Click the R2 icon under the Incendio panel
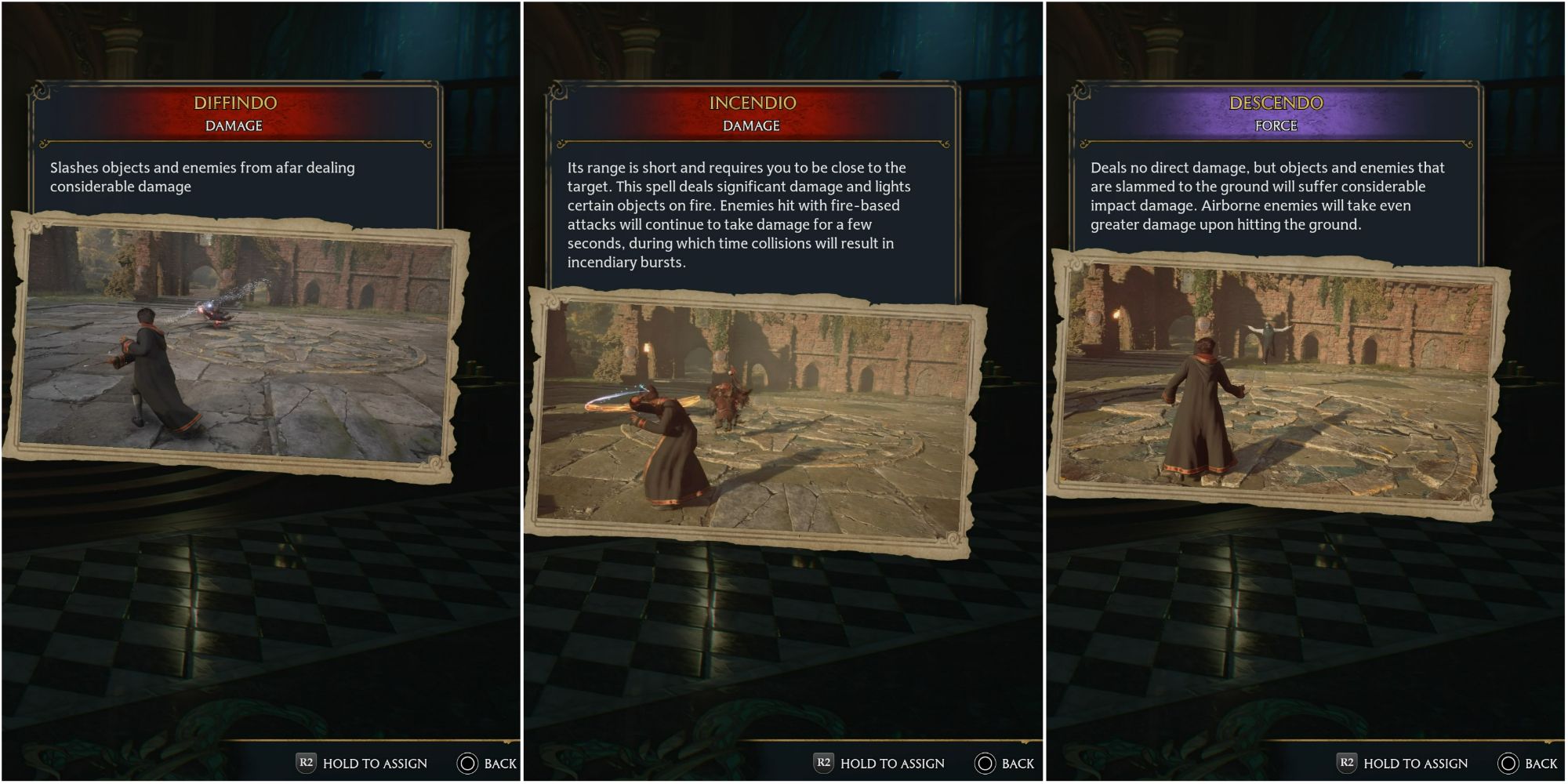The image size is (1568, 784). [x=826, y=762]
